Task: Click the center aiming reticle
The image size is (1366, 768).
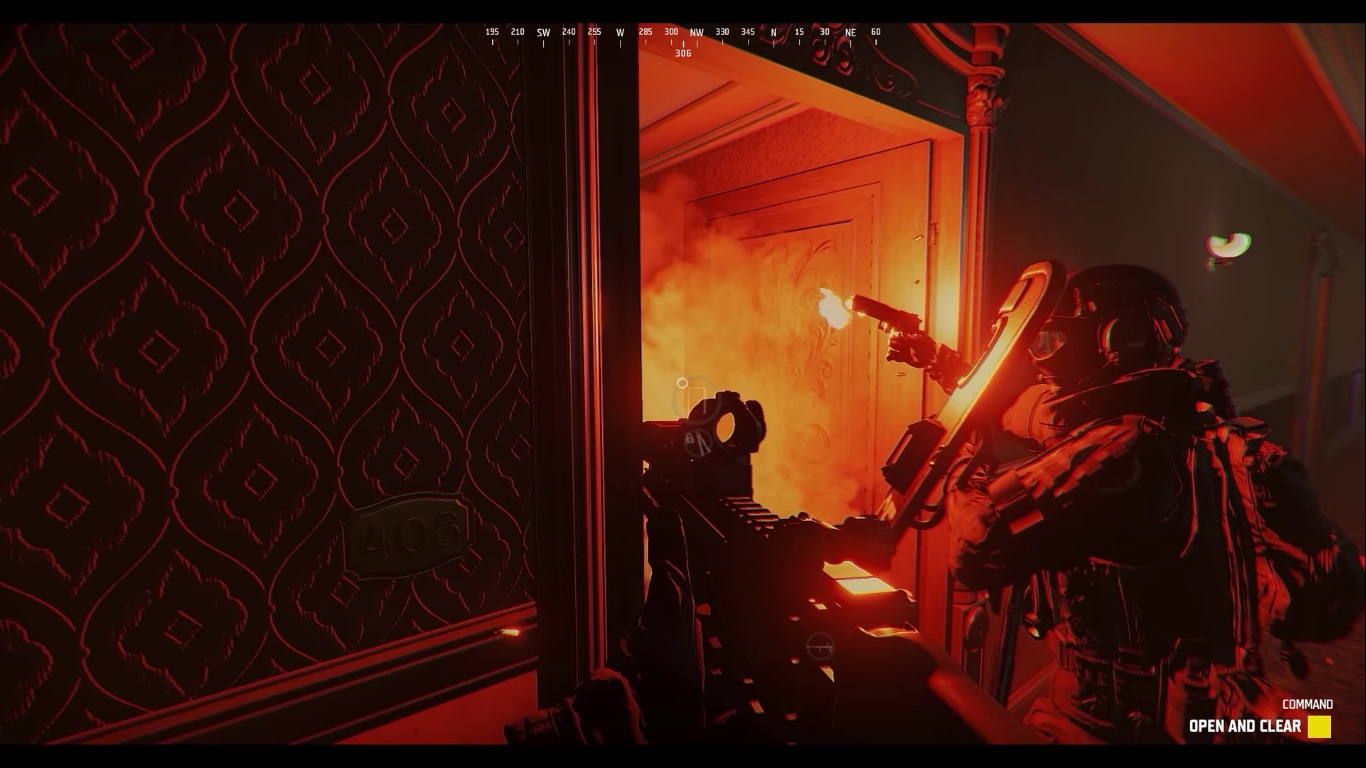Action: click(x=683, y=384)
